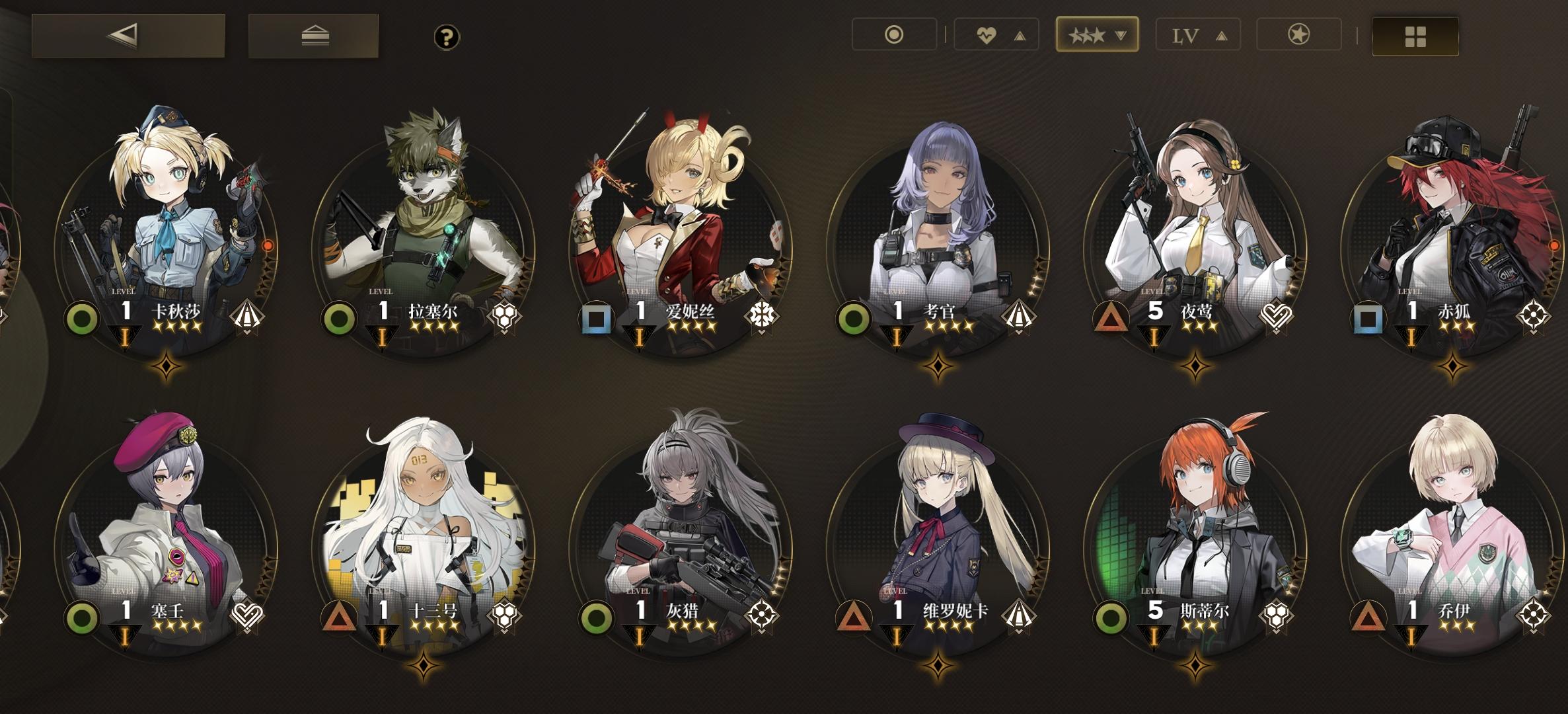Open the three-star rarity sort dropdown
1568x714 pixels.
point(1097,35)
